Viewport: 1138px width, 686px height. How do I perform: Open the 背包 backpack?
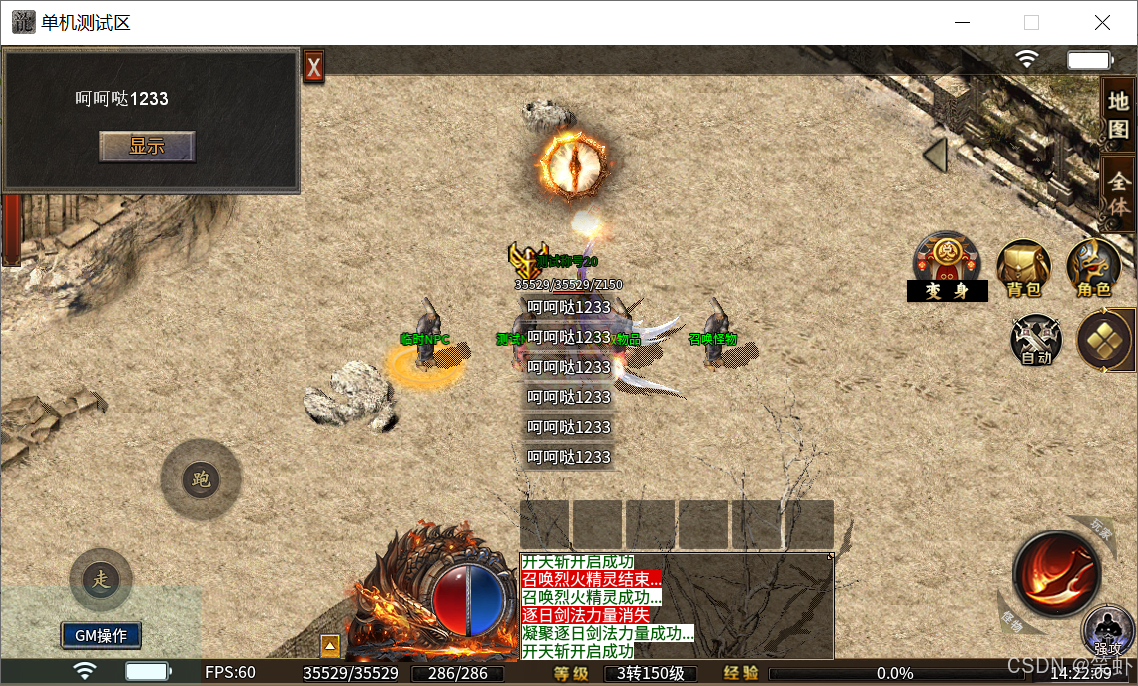[x=1023, y=268]
